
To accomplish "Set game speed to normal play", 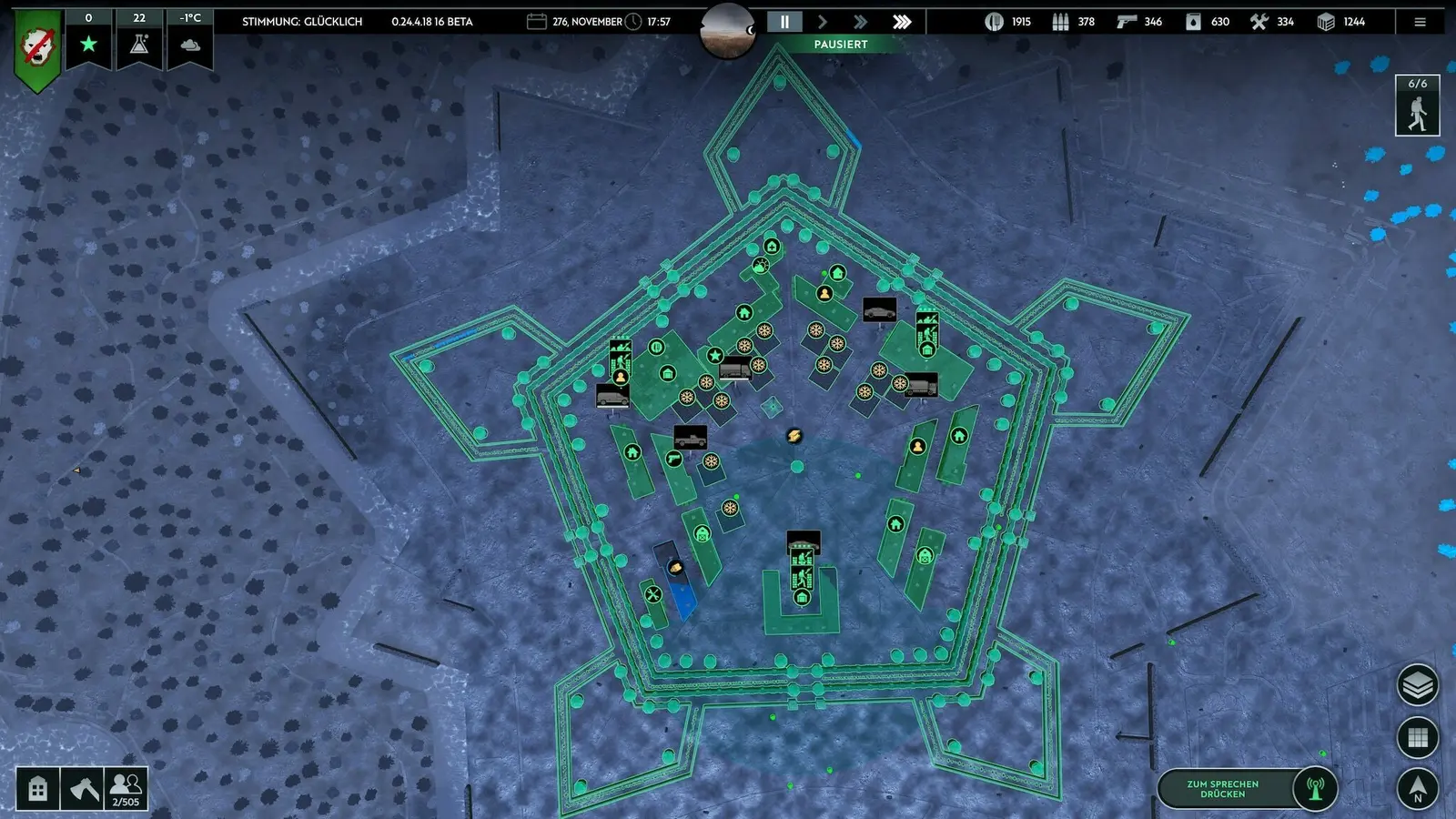I will coord(823,22).
